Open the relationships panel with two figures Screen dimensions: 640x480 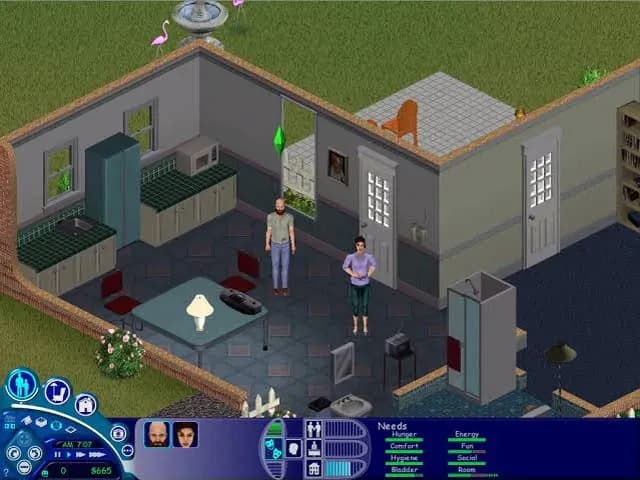click(x=314, y=428)
